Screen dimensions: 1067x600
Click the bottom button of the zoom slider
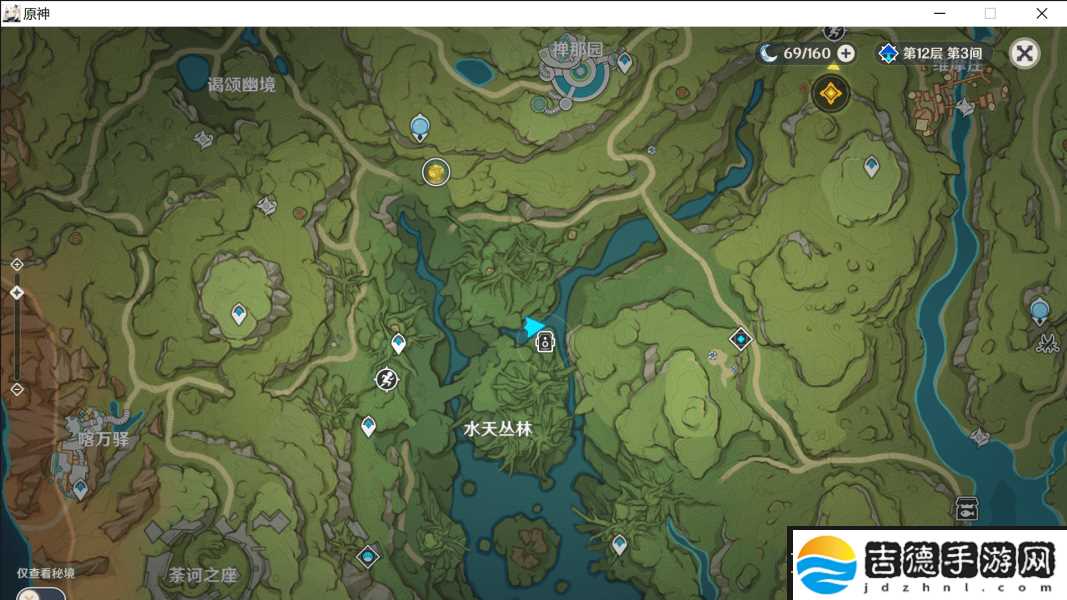pyautogui.click(x=17, y=389)
